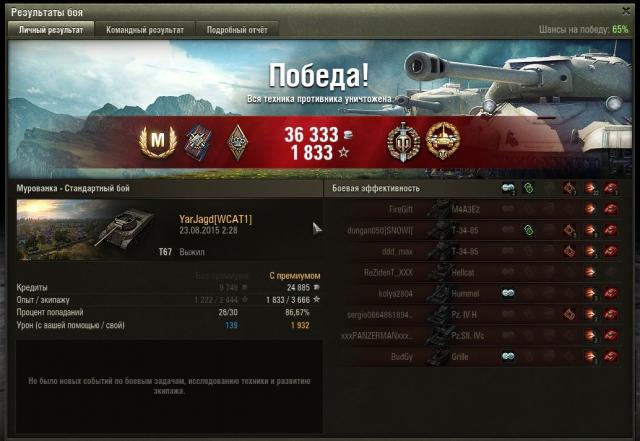Screen dimensions: 640x441
Task: Click the T67 tank thumbnail
Action: (x=95, y=228)
